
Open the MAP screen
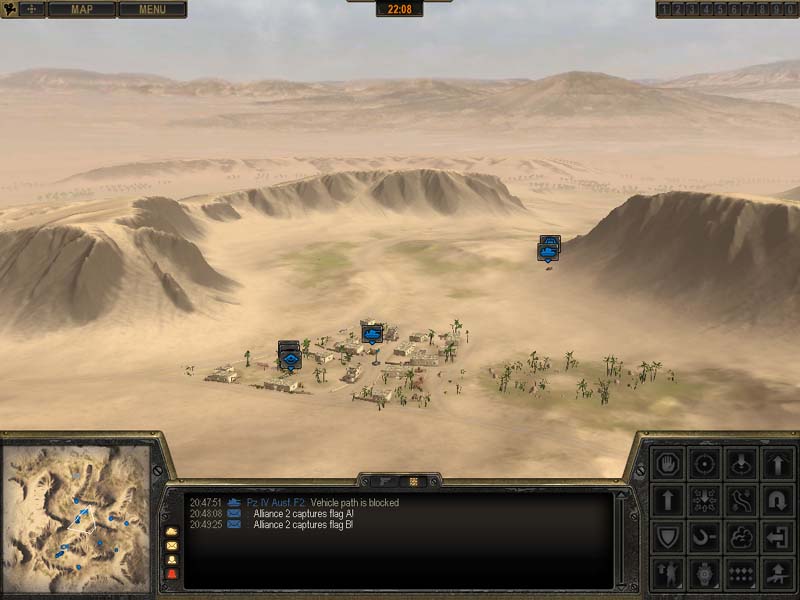(x=81, y=10)
